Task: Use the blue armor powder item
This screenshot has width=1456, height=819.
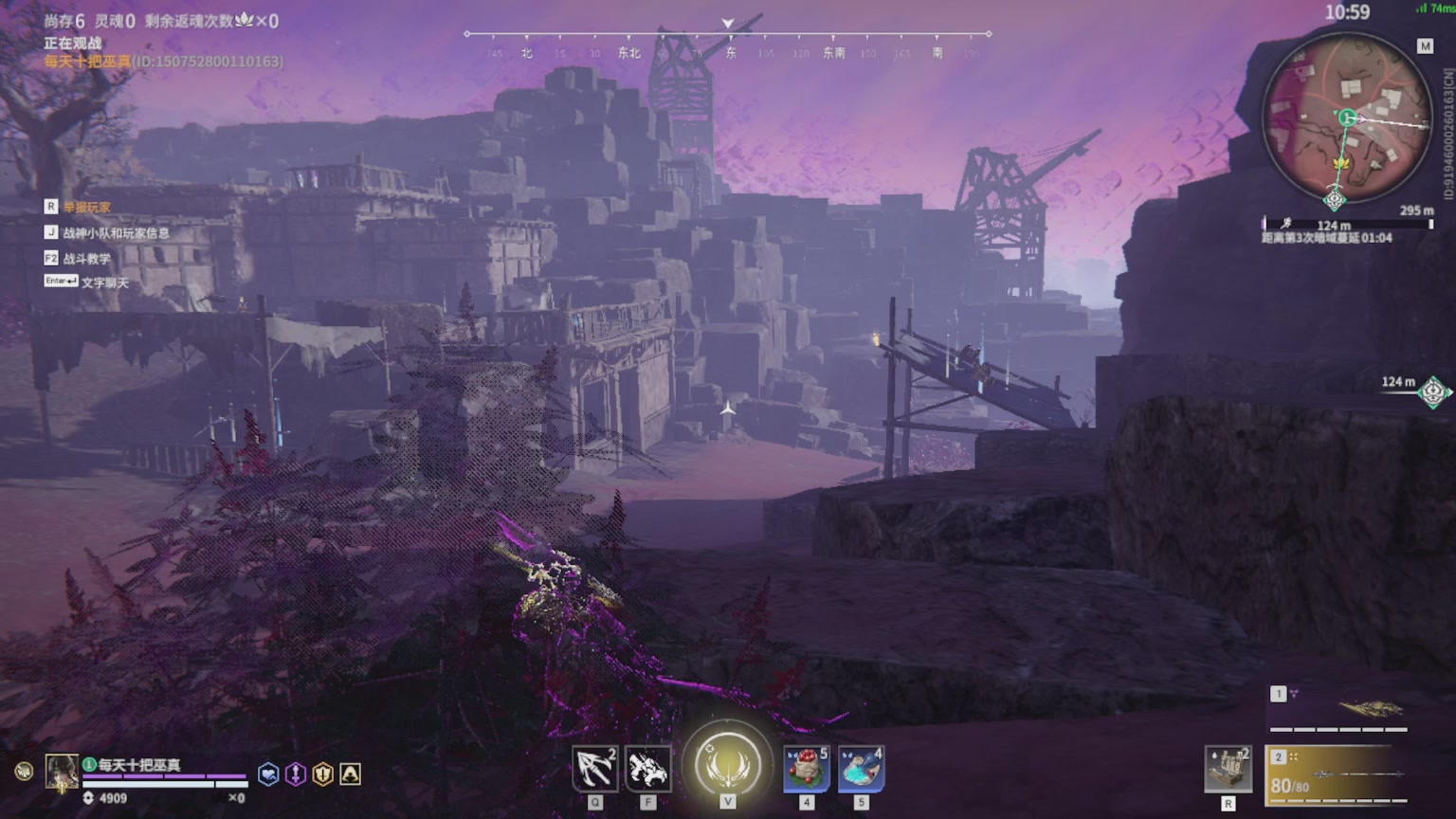Action: tap(861, 769)
